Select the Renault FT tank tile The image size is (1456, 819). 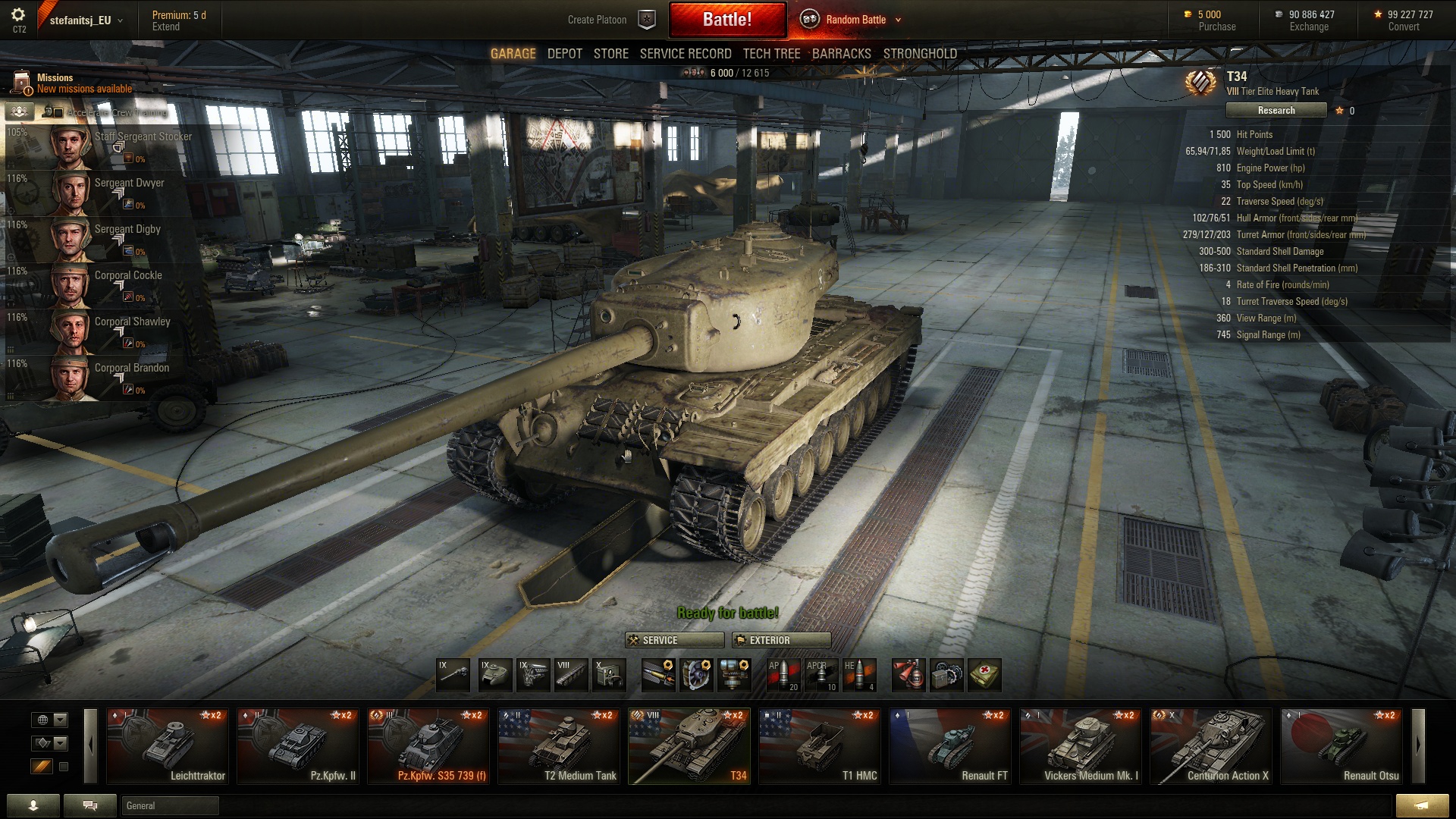[x=949, y=746]
